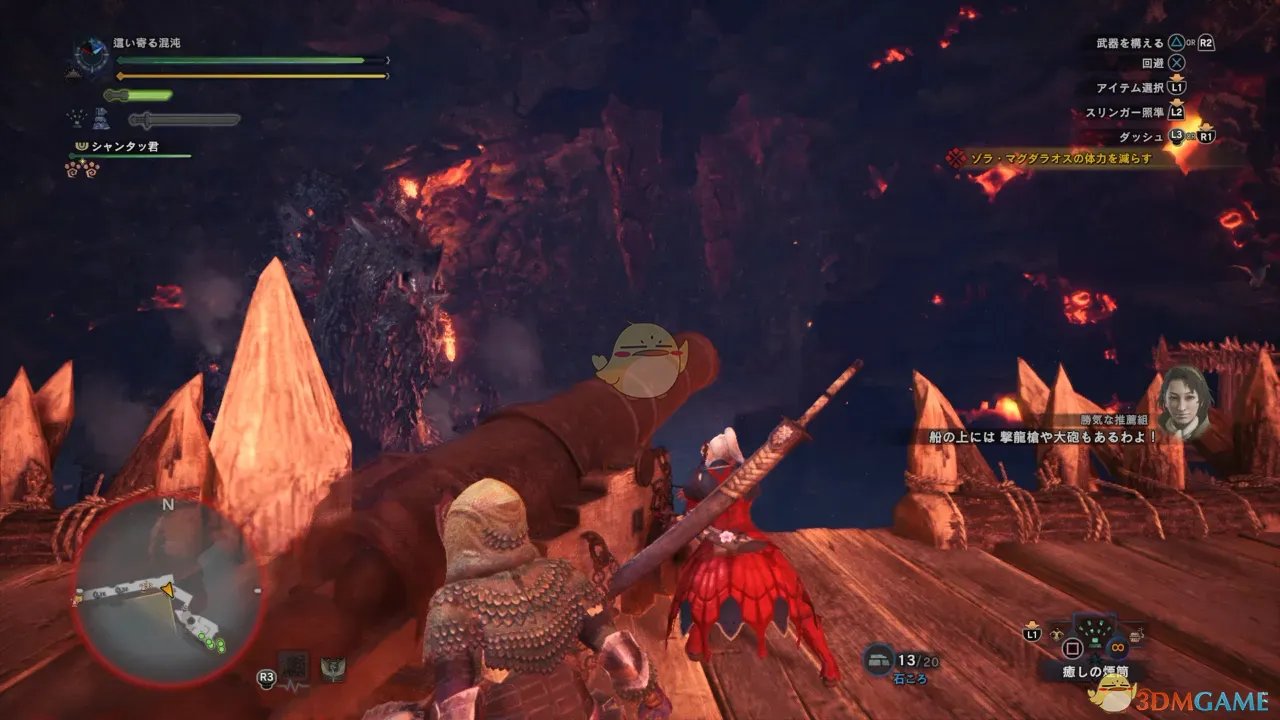Click the yellow player arrow on the minimap
Viewport: 1280px width, 720px height.
[167, 590]
